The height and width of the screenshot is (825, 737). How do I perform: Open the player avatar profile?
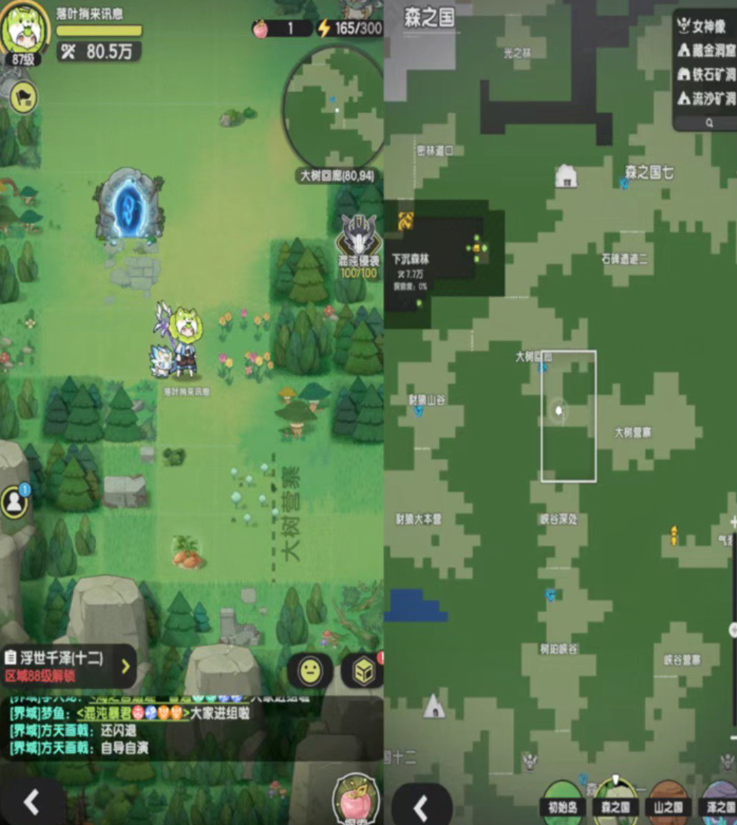click(x=24, y=27)
